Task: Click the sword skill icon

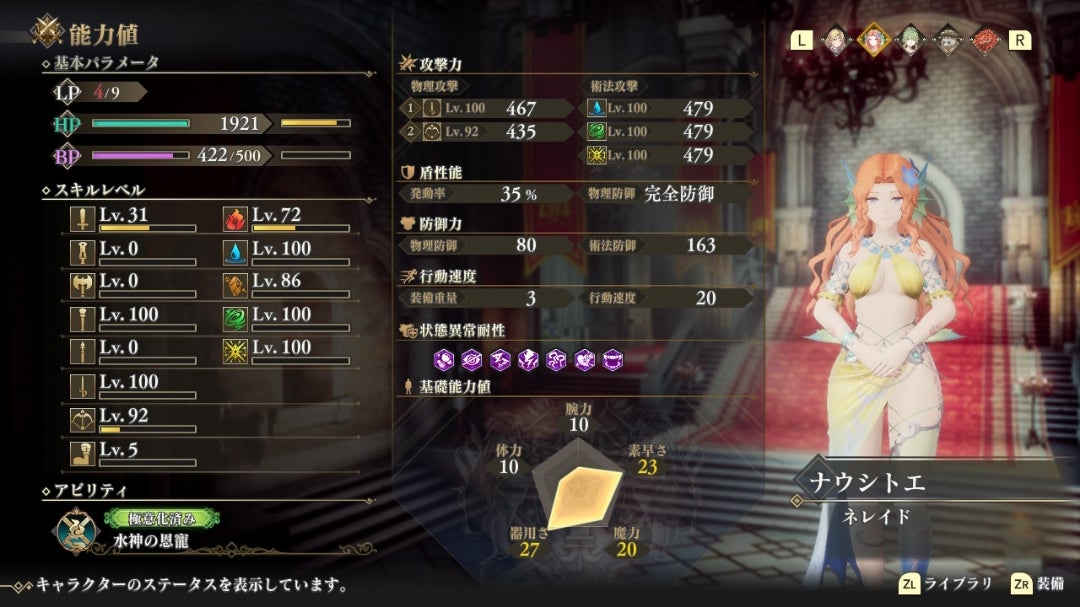Action: click(x=82, y=218)
